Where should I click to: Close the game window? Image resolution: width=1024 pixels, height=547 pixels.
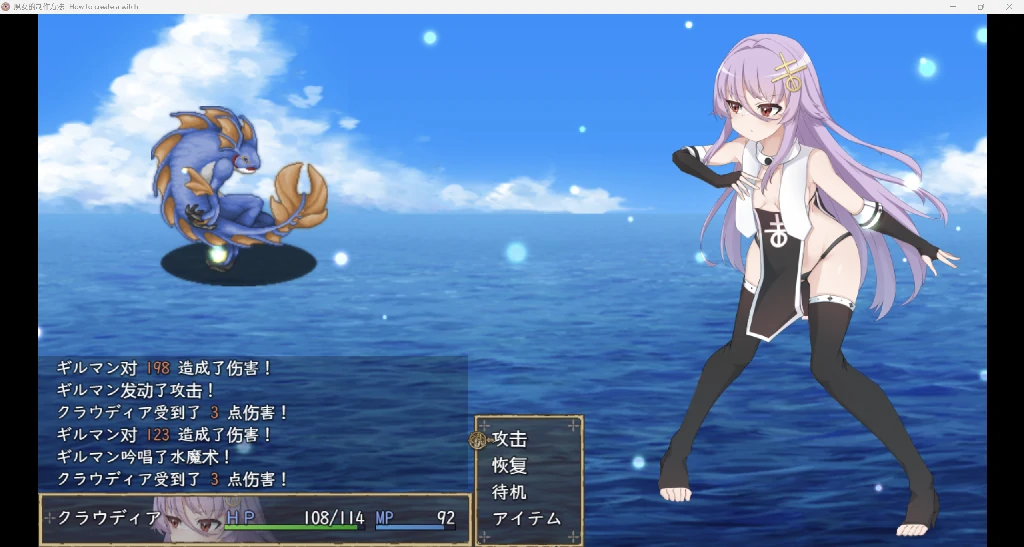point(1007,7)
